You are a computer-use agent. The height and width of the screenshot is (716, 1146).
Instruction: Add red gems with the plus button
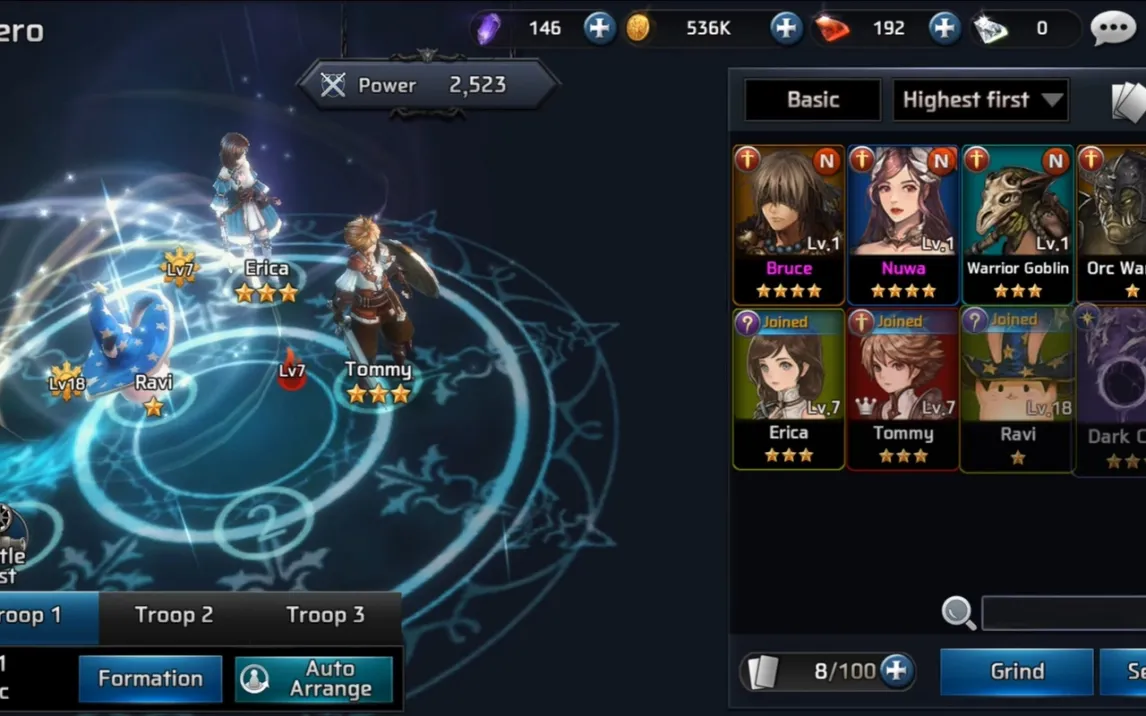pyautogui.click(x=944, y=28)
